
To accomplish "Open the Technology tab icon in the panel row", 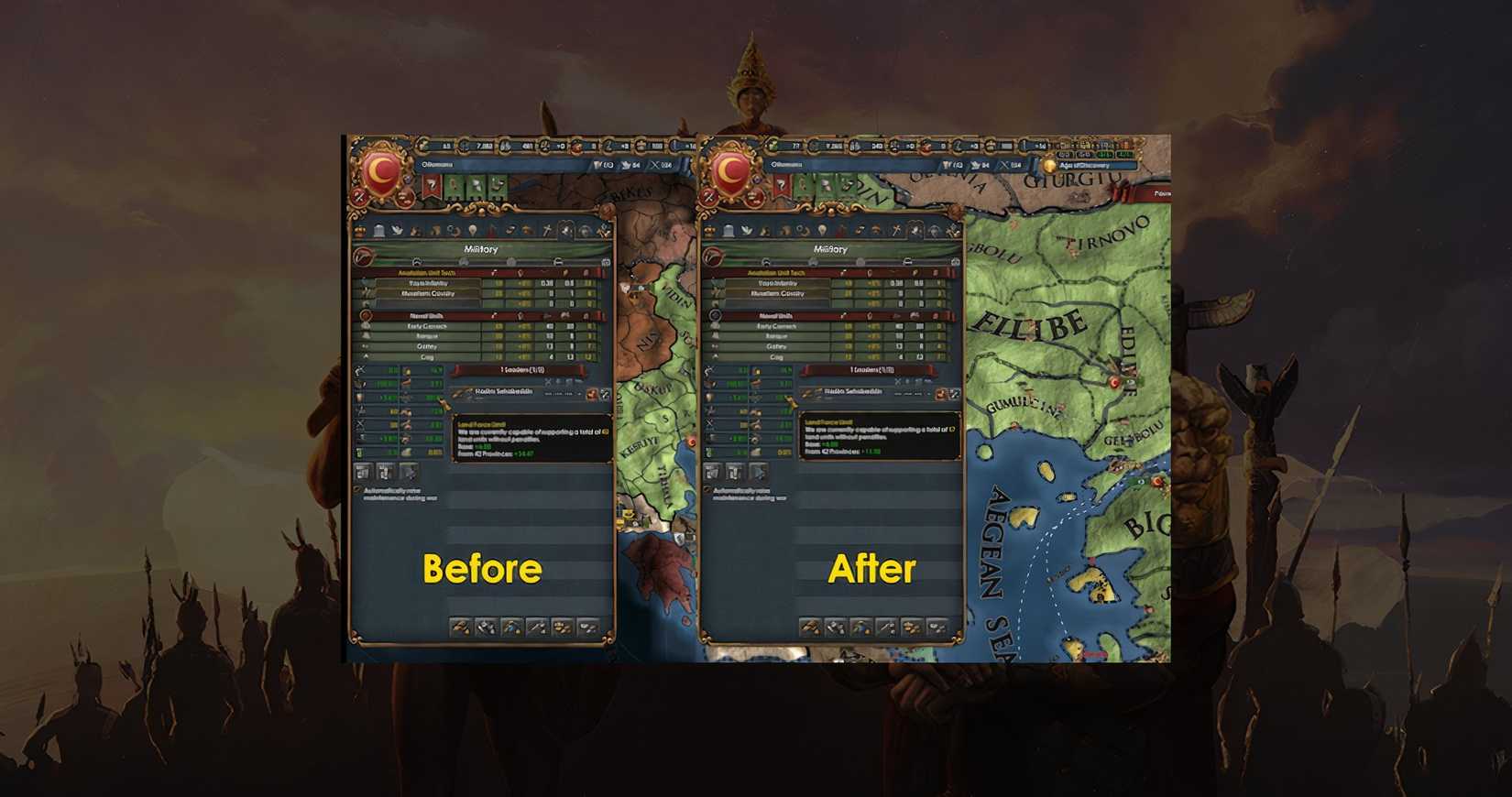I will click(x=452, y=229).
